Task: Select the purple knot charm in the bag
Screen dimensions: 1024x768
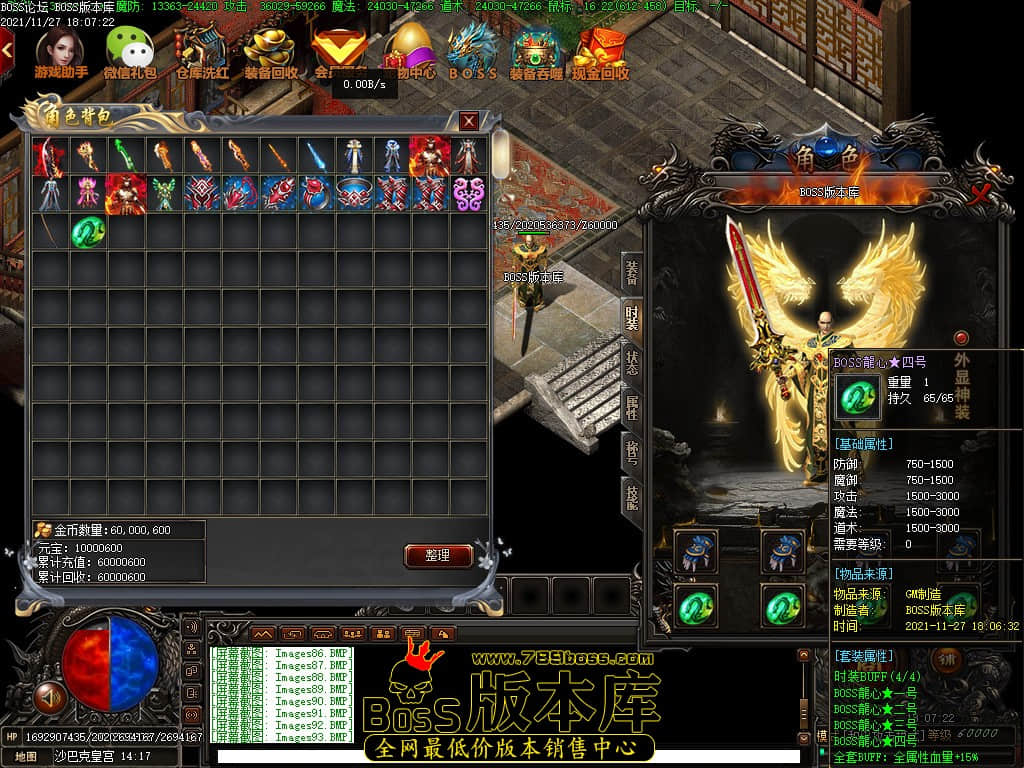Action: (468, 193)
